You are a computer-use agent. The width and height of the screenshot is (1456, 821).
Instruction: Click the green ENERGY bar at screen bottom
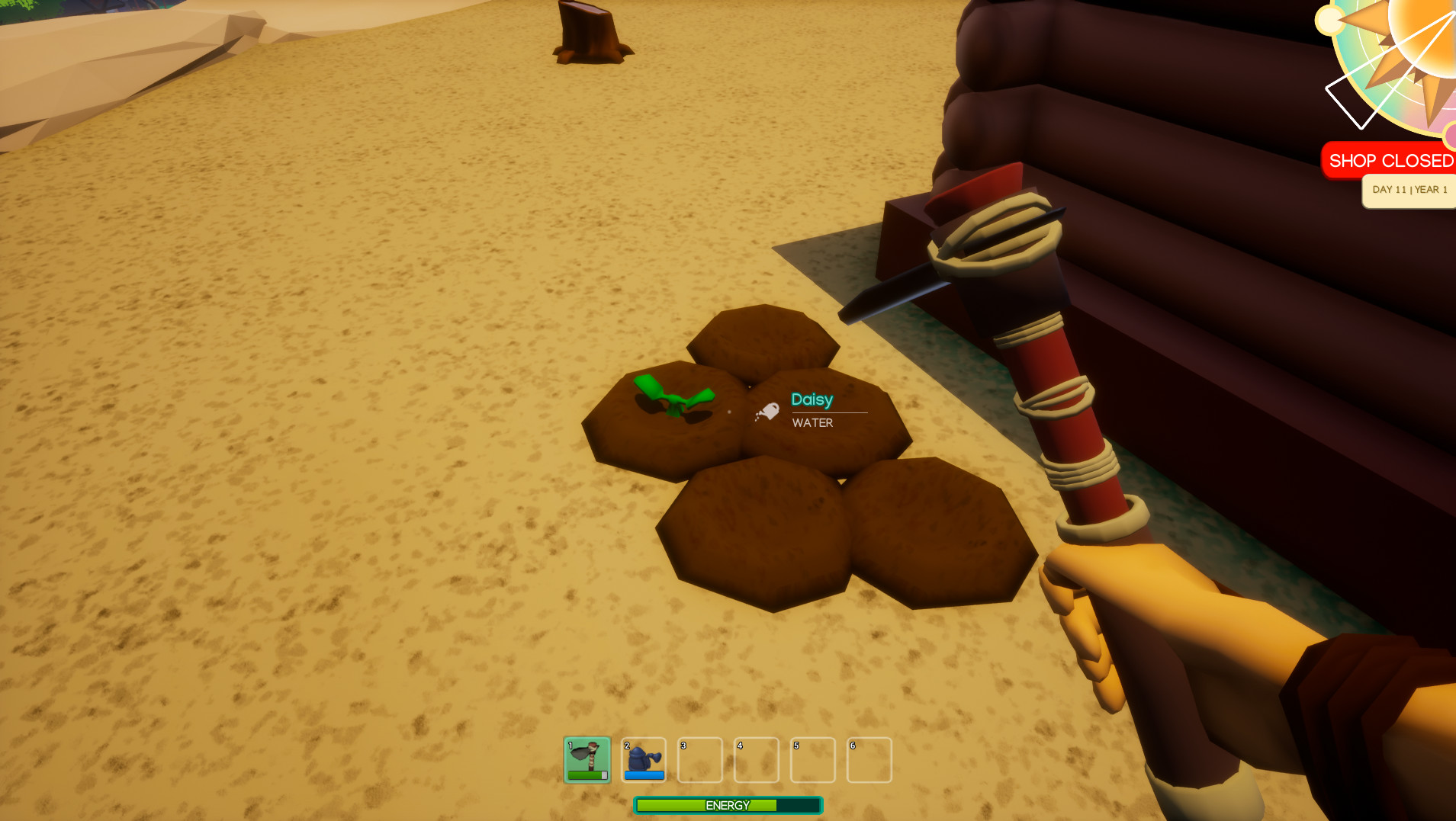pyautogui.click(x=727, y=805)
